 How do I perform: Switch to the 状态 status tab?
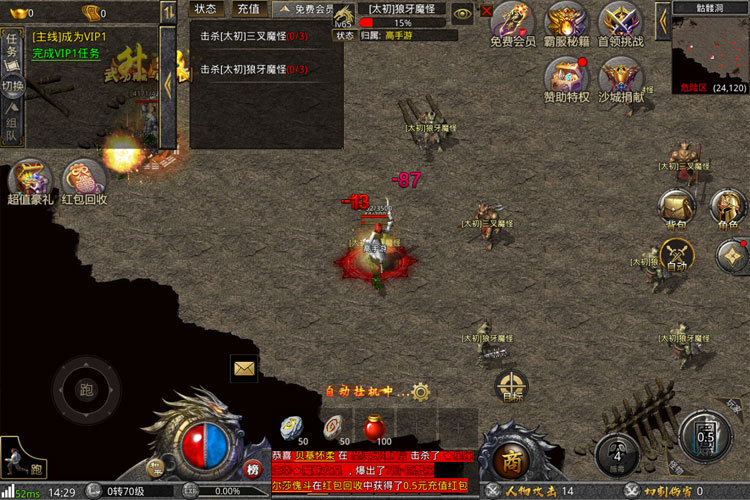click(205, 9)
